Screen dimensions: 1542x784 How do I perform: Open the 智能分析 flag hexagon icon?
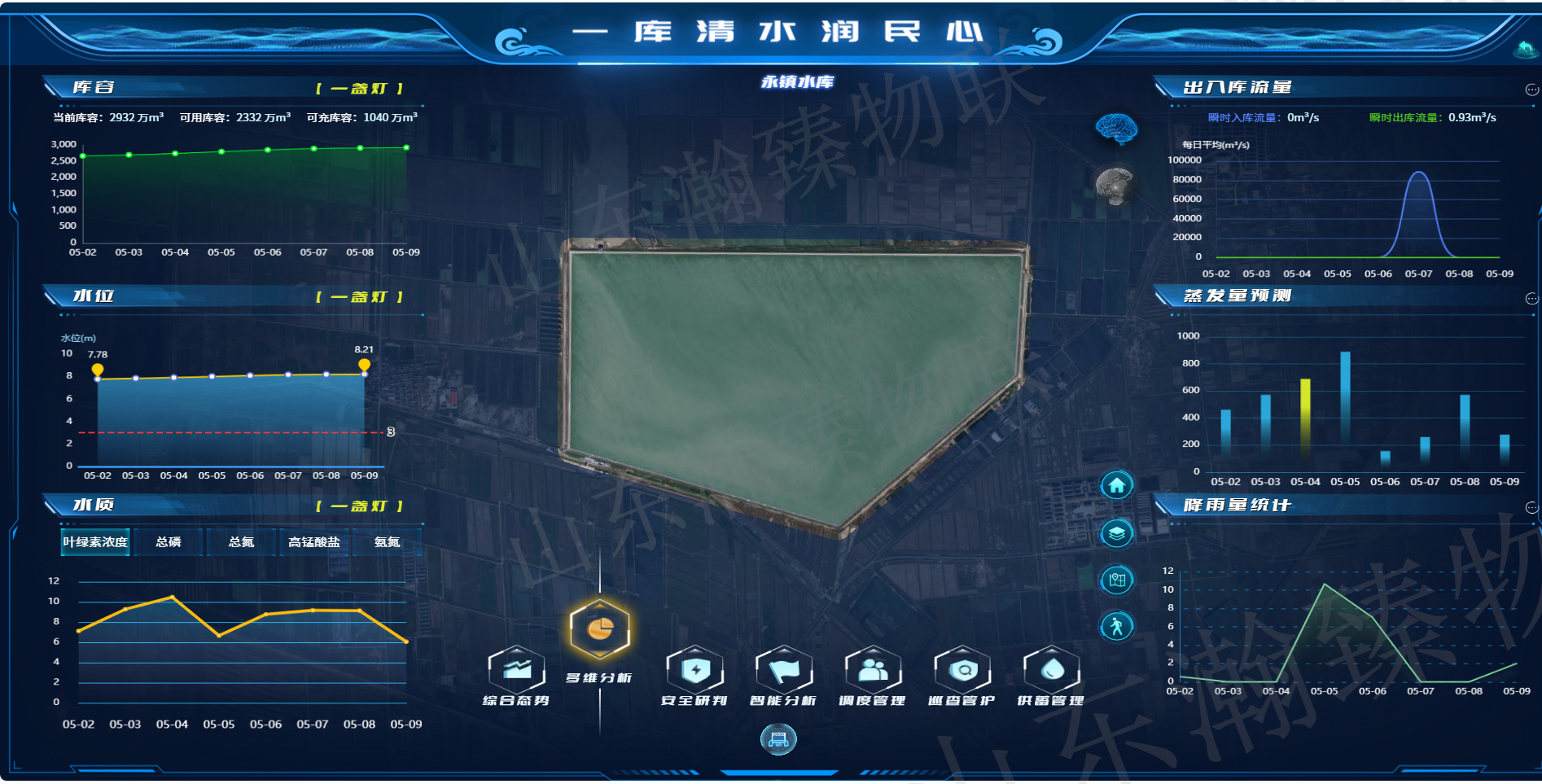(784, 669)
